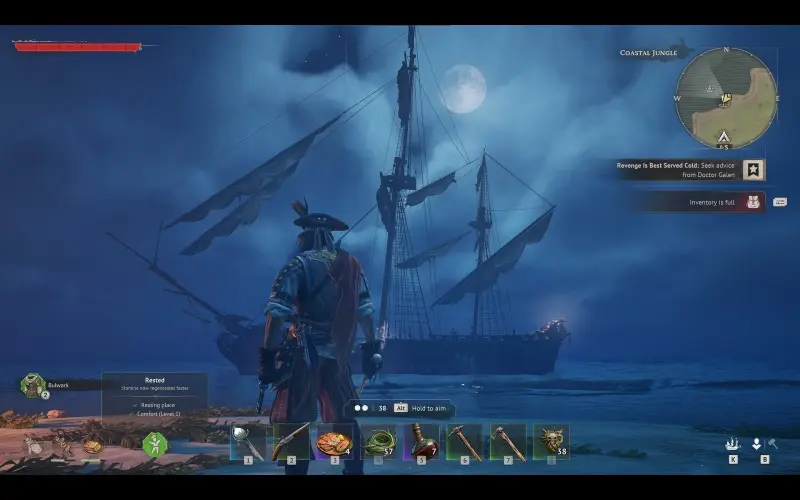Select the green Rested status icon
Screen dimensions: 800x500
[x=154, y=443]
